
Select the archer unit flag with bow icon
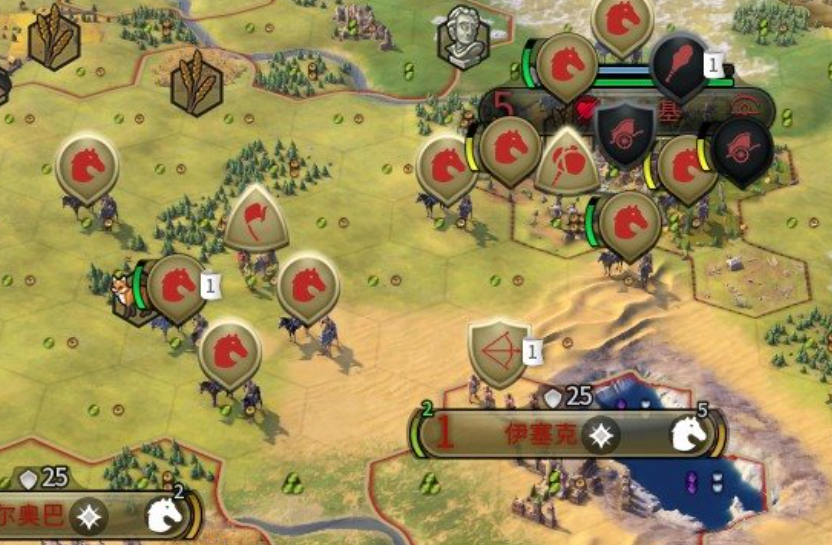click(498, 353)
